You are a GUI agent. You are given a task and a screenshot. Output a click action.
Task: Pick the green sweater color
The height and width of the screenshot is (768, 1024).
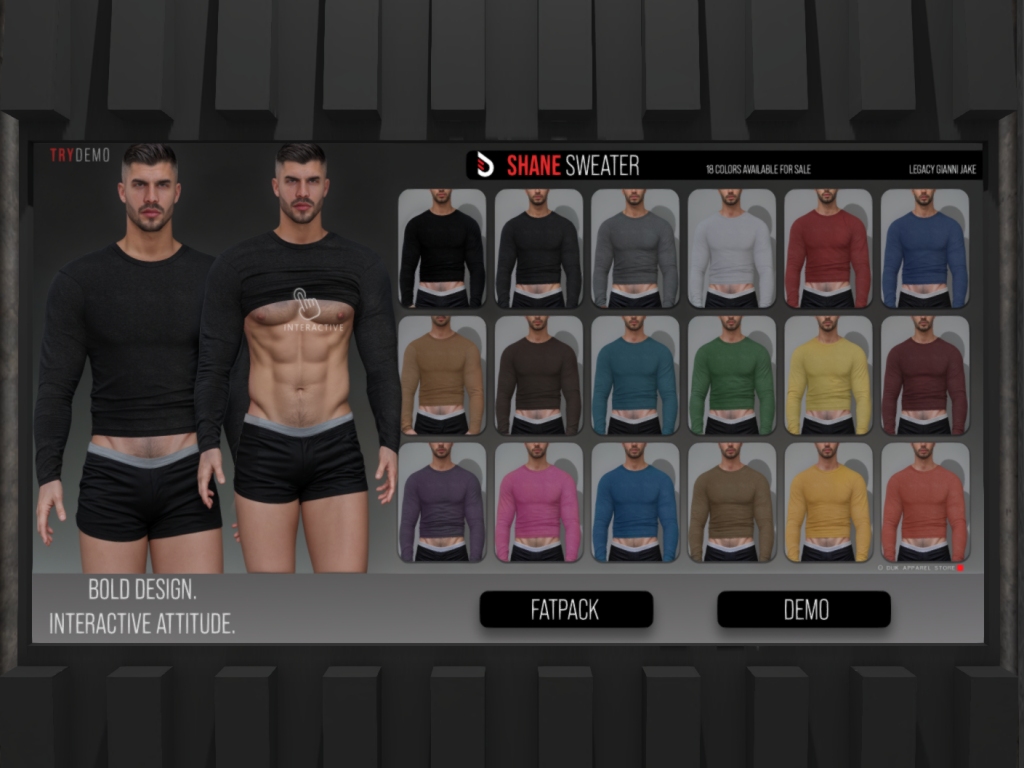tap(731, 375)
